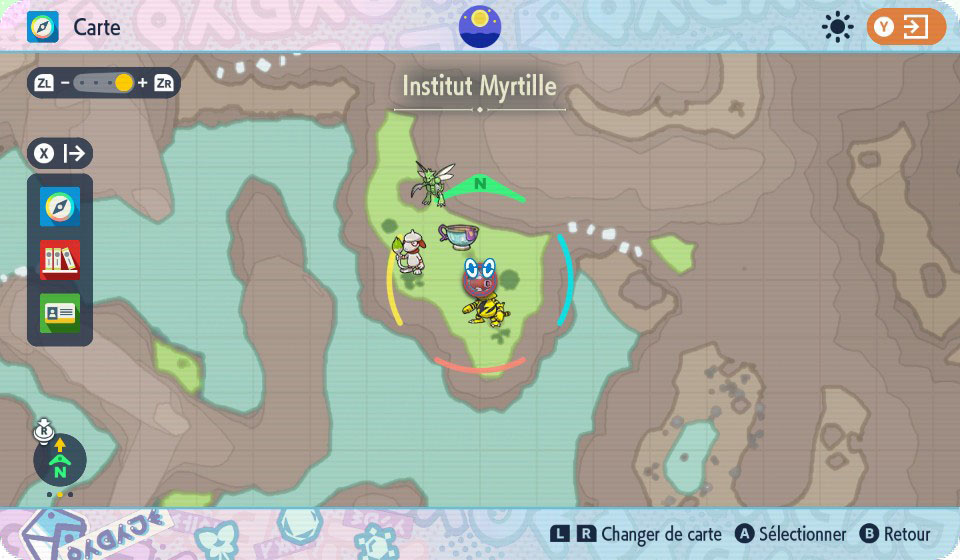Open the green profile card icon
The width and height of the screenshot is (960, 560).
(59, 313)
